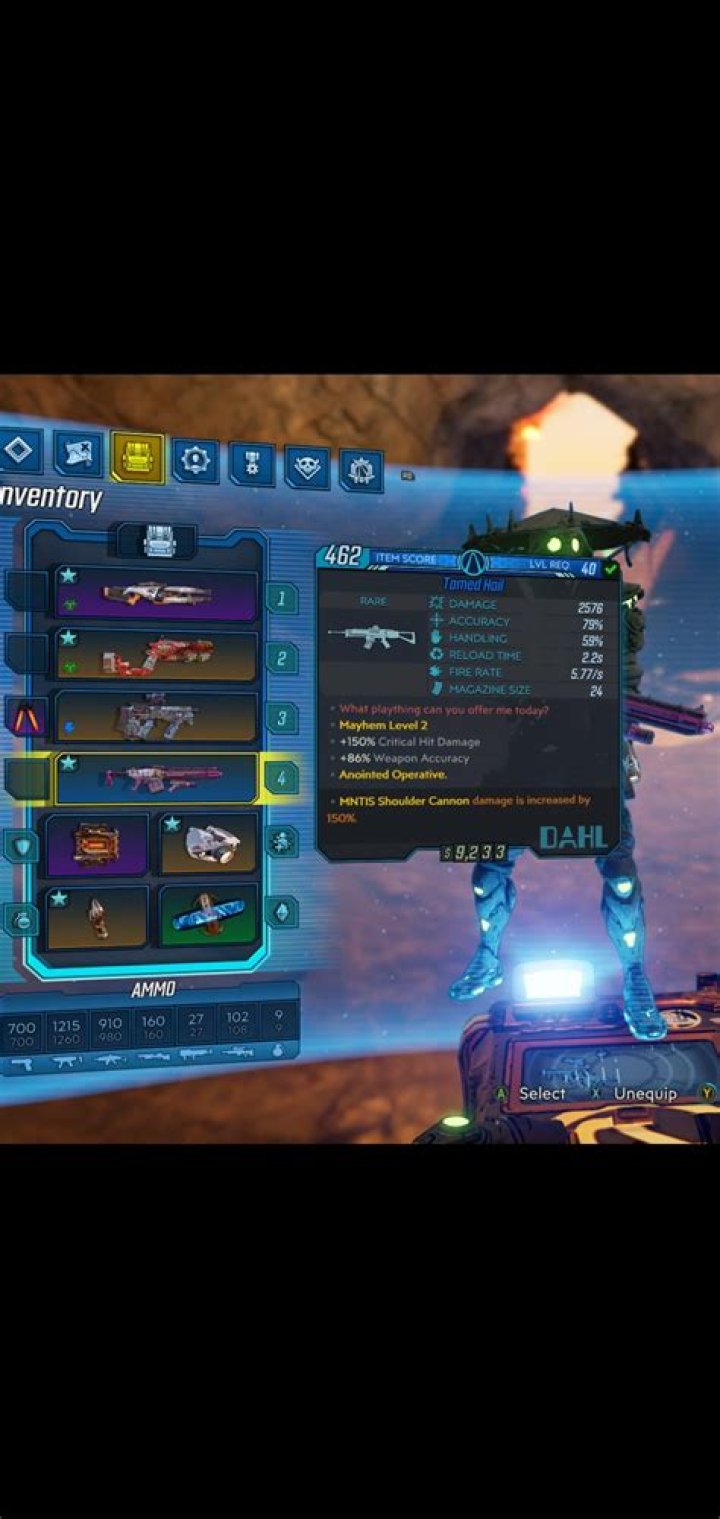The height and width of the screenshot is (1519, 720).
Task: Select the red weapon in slot 2
Action: click(x=157, y=656)
